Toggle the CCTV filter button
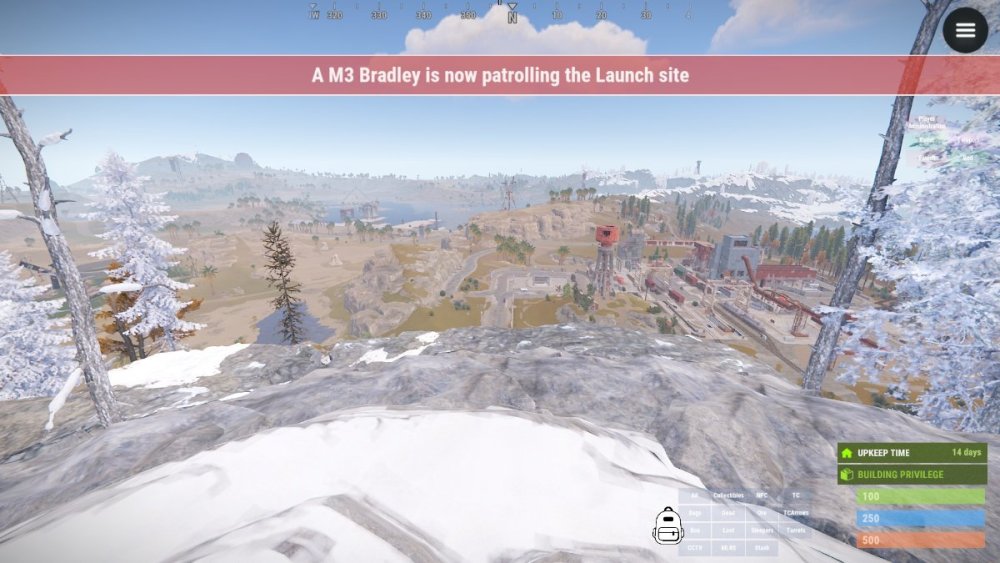 (x=695, y=548)
